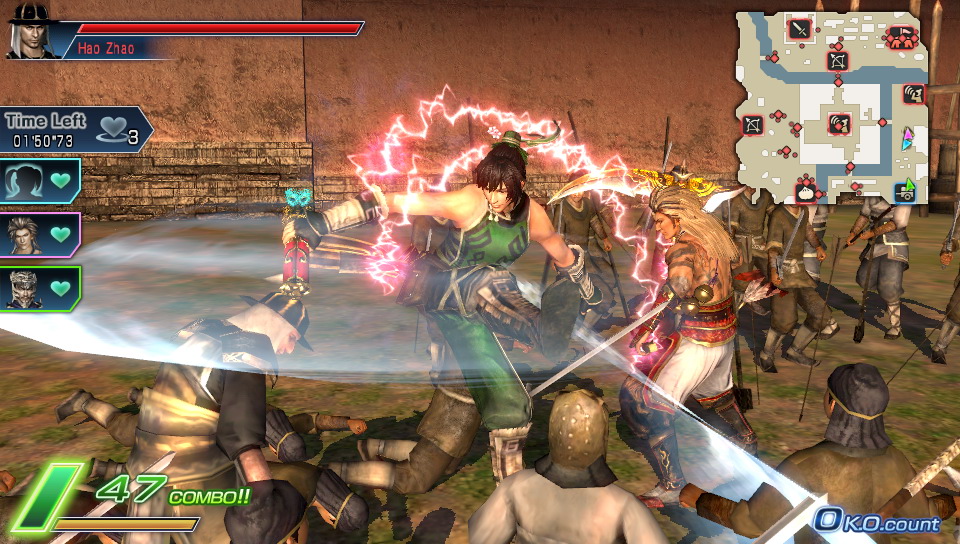This screenshot has width=960, height=544.
Task: Open the battlefield minimap
Action: tap(834, 106)
